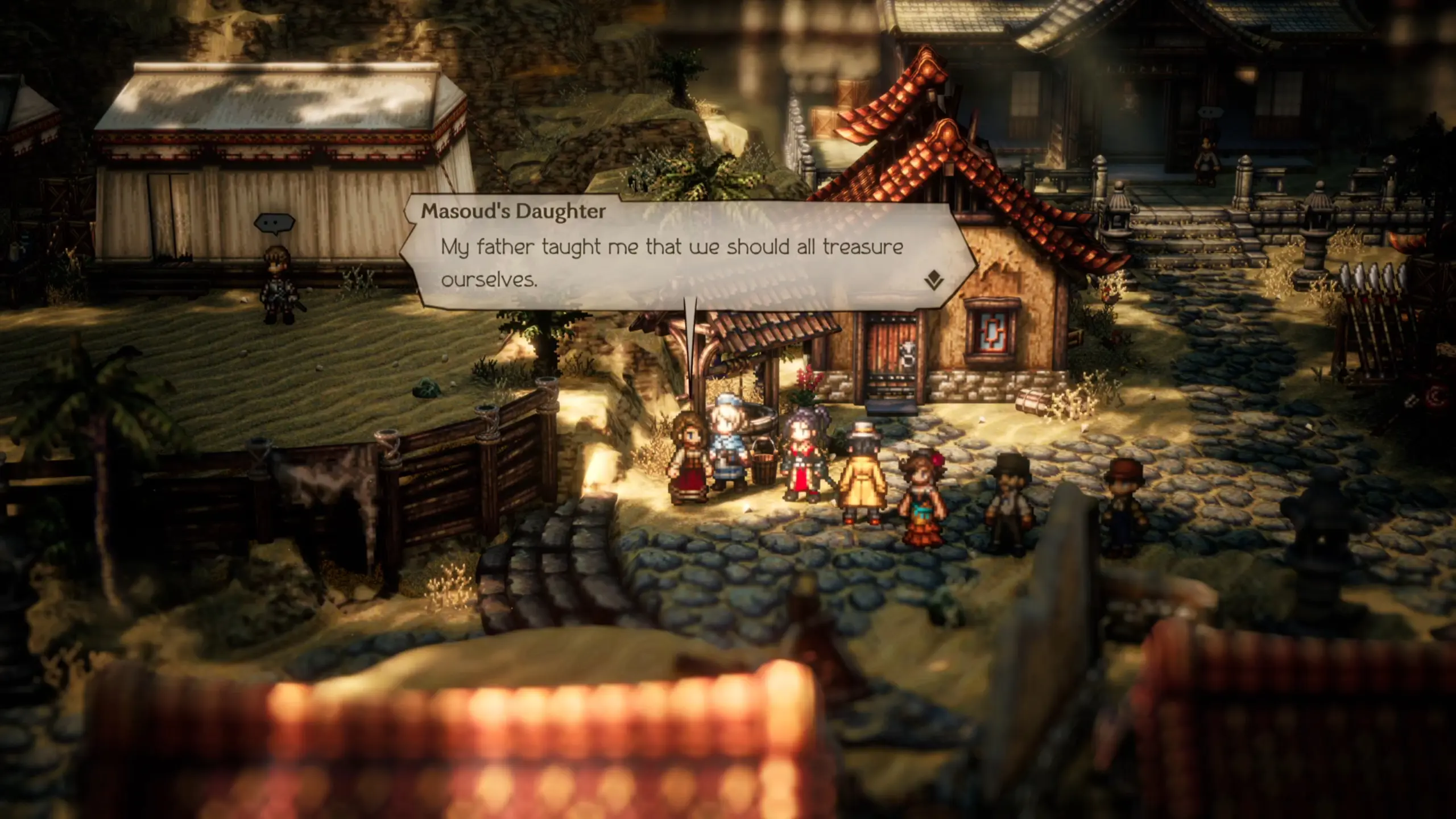Screen dimensions: 1456x819
Task: Click the traveler in the yellow coat
Action: pyautogui.click(x=863, y=483)
